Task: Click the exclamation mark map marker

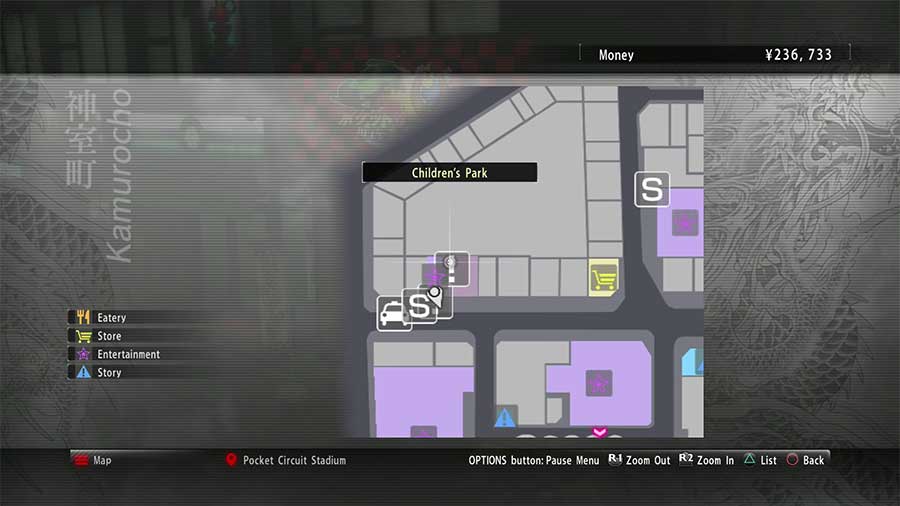Action: [x=452, y=267]
